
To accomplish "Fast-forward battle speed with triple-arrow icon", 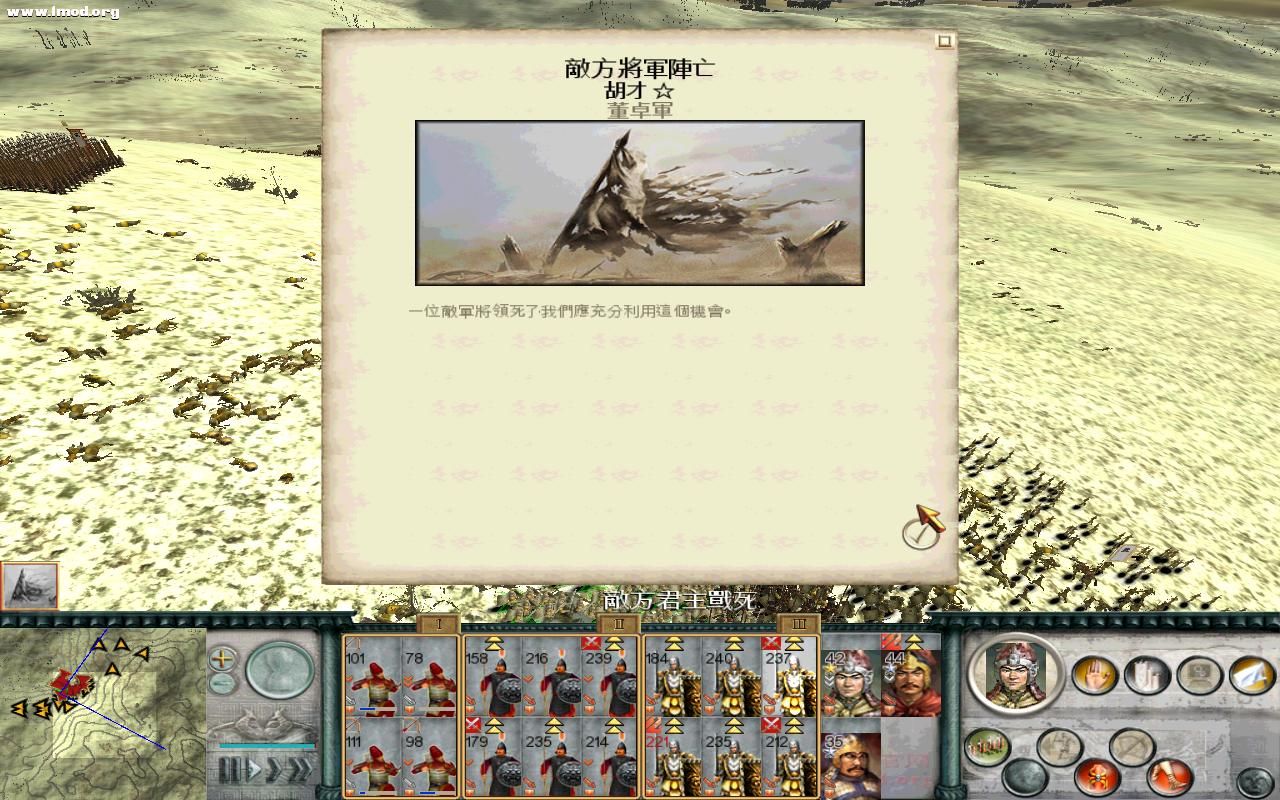I will [x=302, y=768].
